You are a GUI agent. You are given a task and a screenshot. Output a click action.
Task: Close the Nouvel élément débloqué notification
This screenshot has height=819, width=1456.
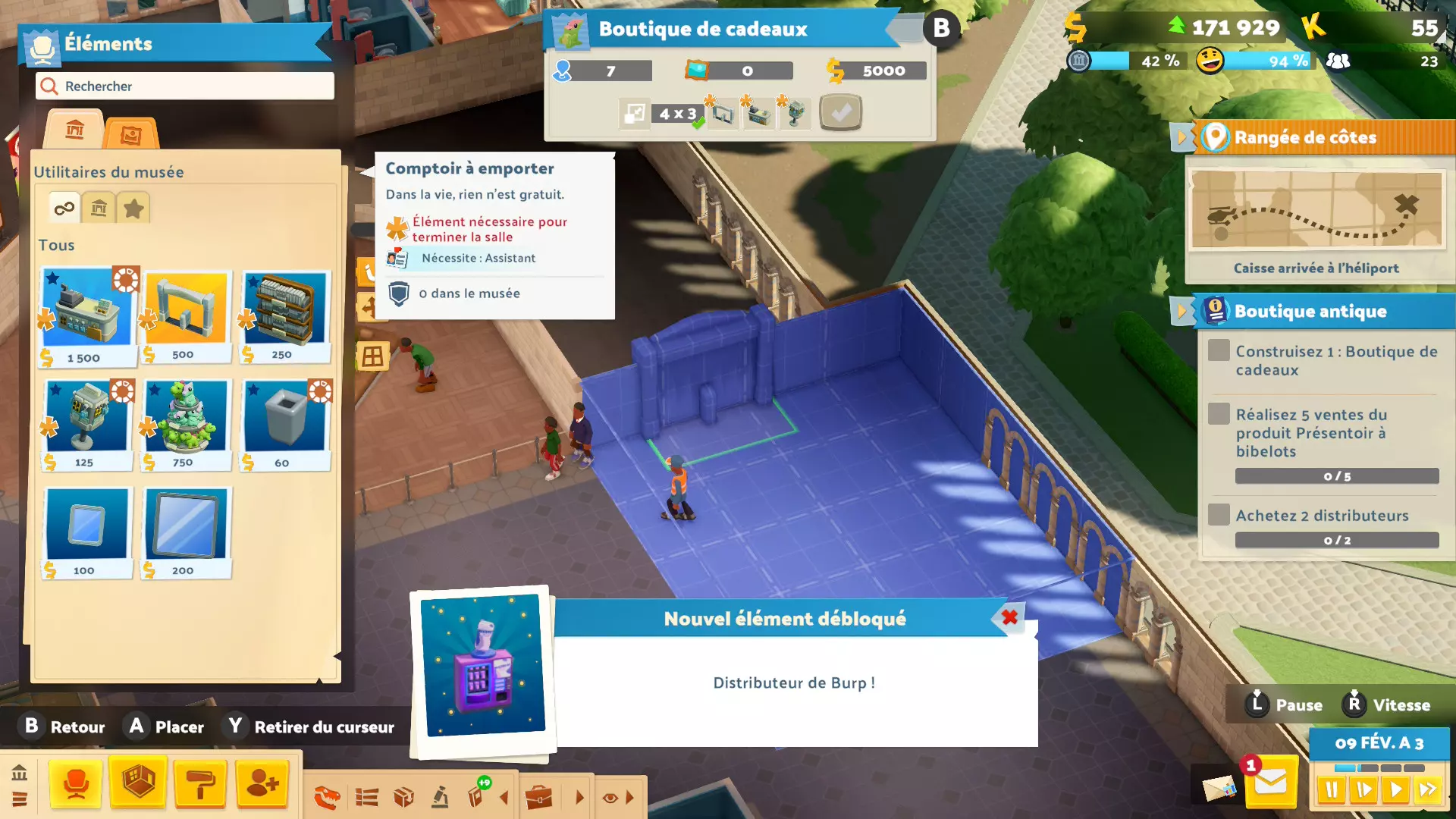[1009, 618]
